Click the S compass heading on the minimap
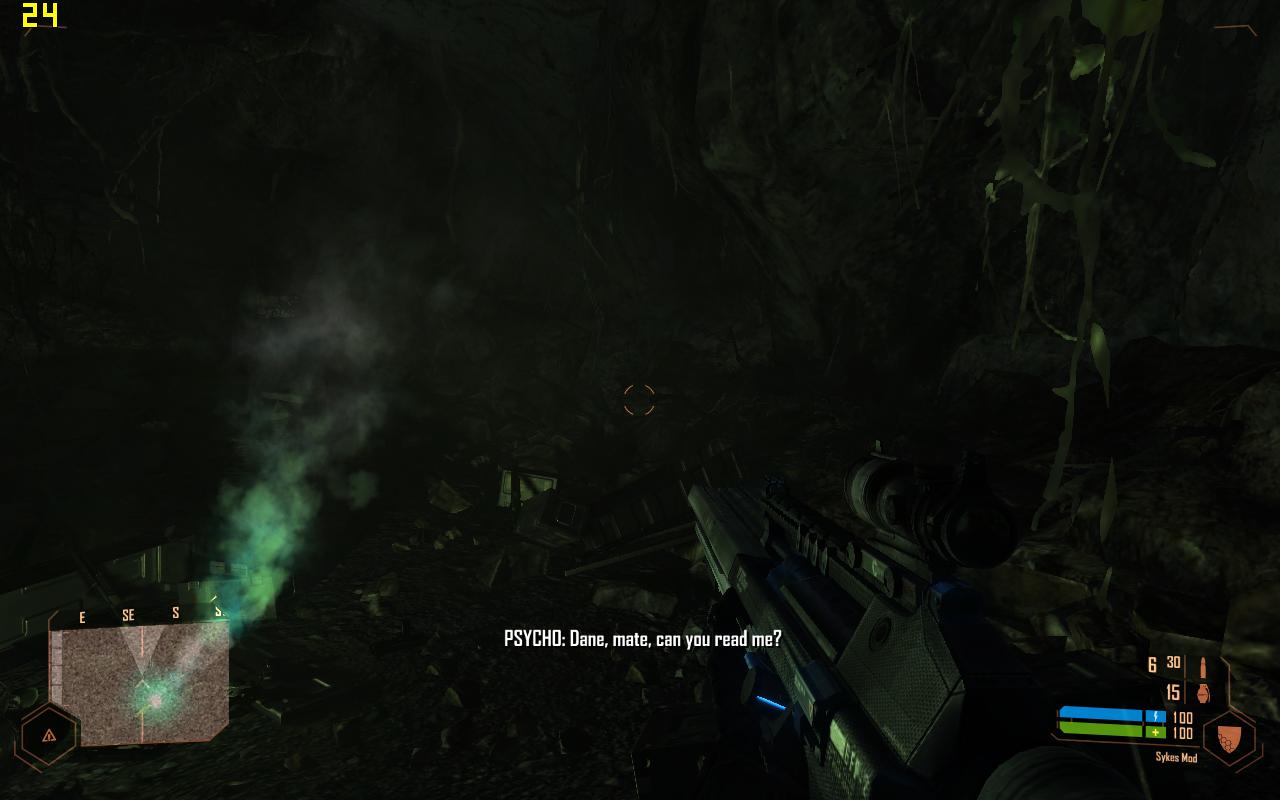Screen dimensions: 1280x800 pos(176,612)
